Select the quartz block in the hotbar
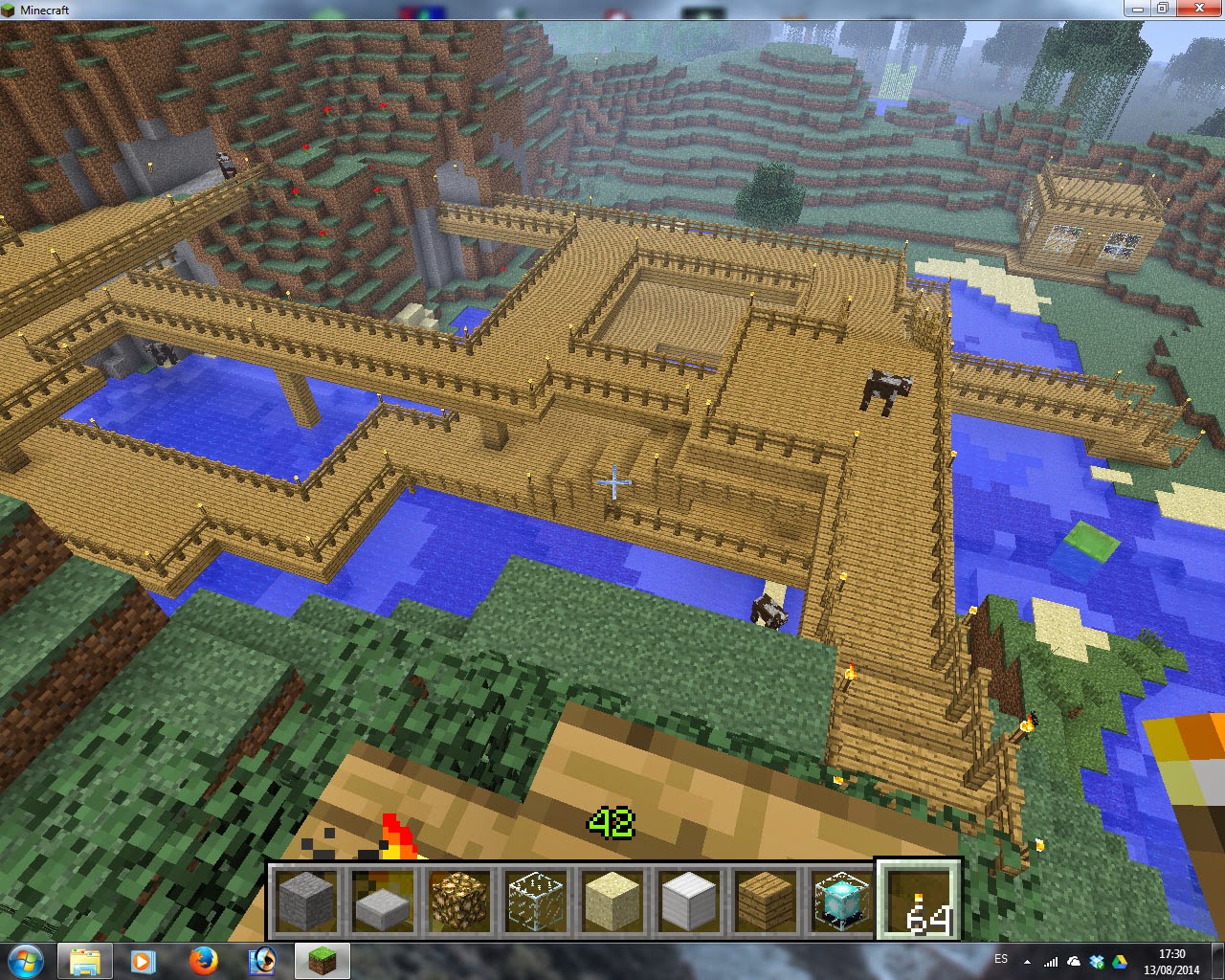This screenshot has height=980, width=1225. pyautogui.click(x=688, y=898)
